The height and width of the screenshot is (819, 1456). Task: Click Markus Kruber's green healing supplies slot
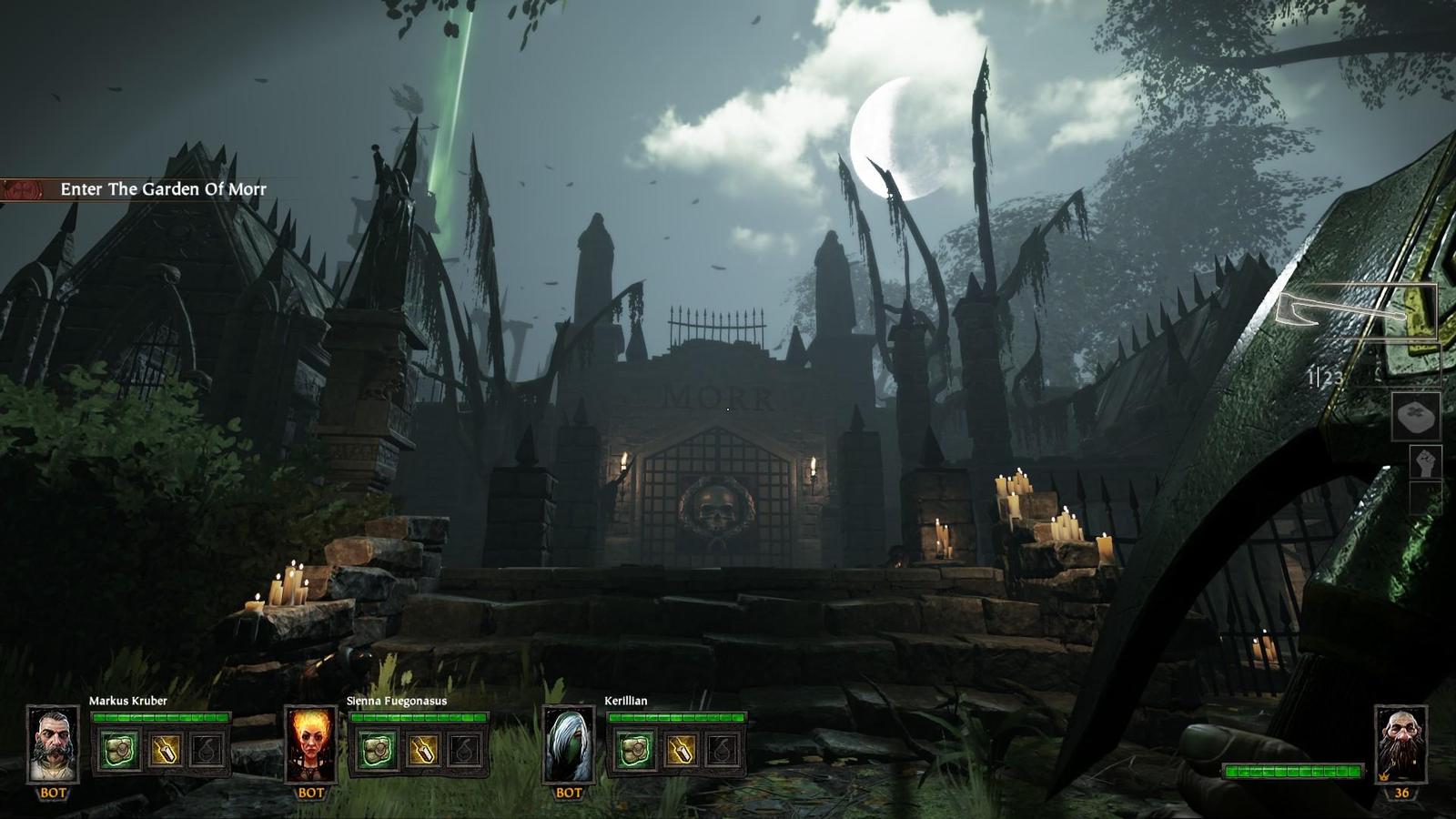tap(119, 751)
